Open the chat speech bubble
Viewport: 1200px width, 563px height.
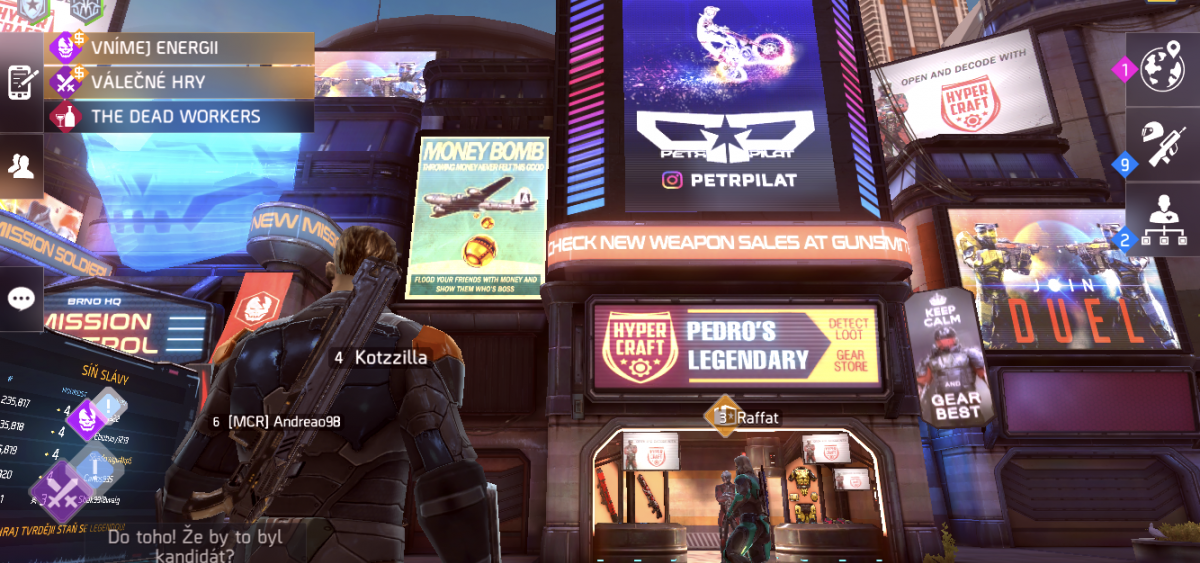(x=21, y=298)
